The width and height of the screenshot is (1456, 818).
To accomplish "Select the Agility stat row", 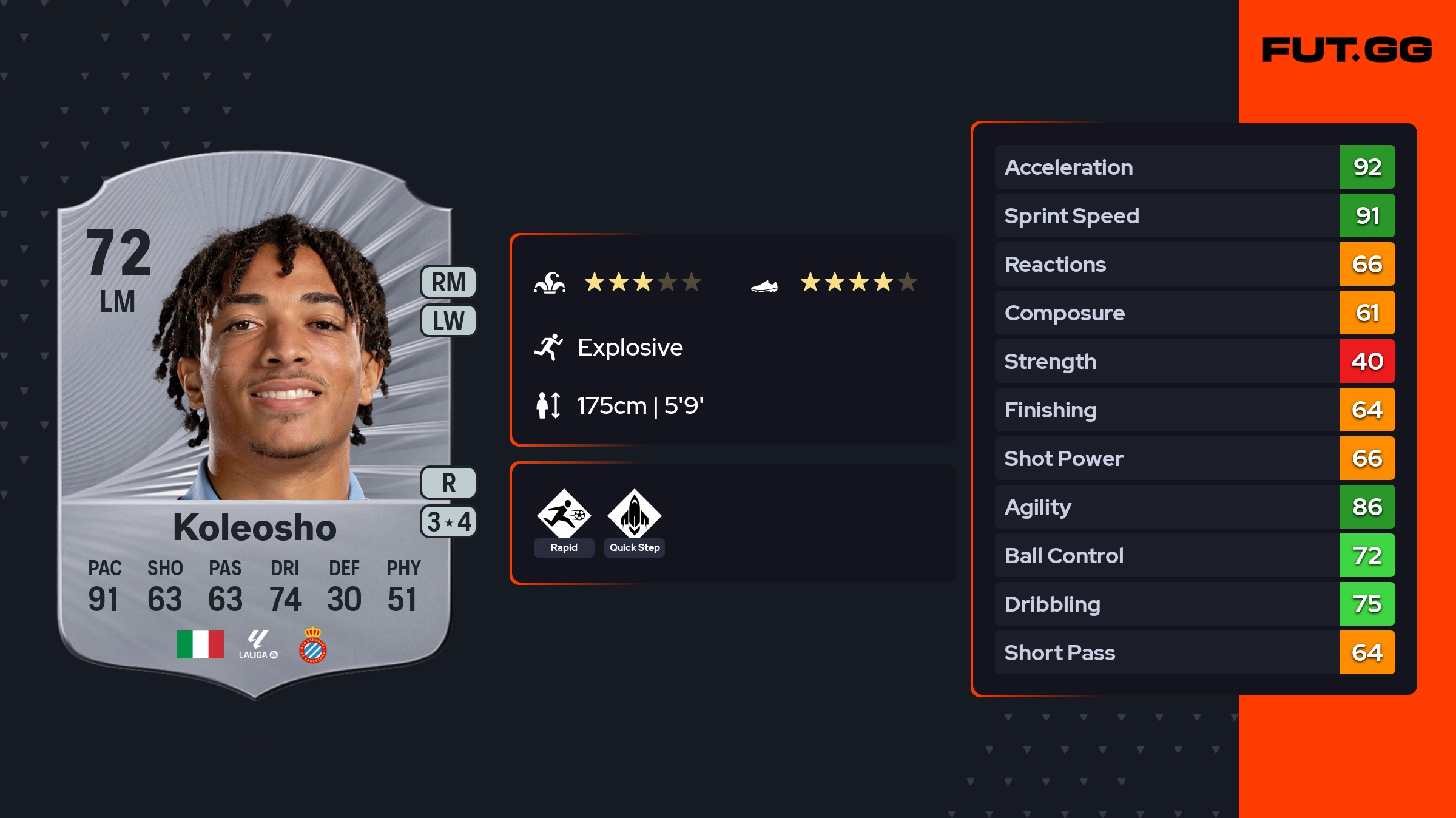I will coord(1195,507).
